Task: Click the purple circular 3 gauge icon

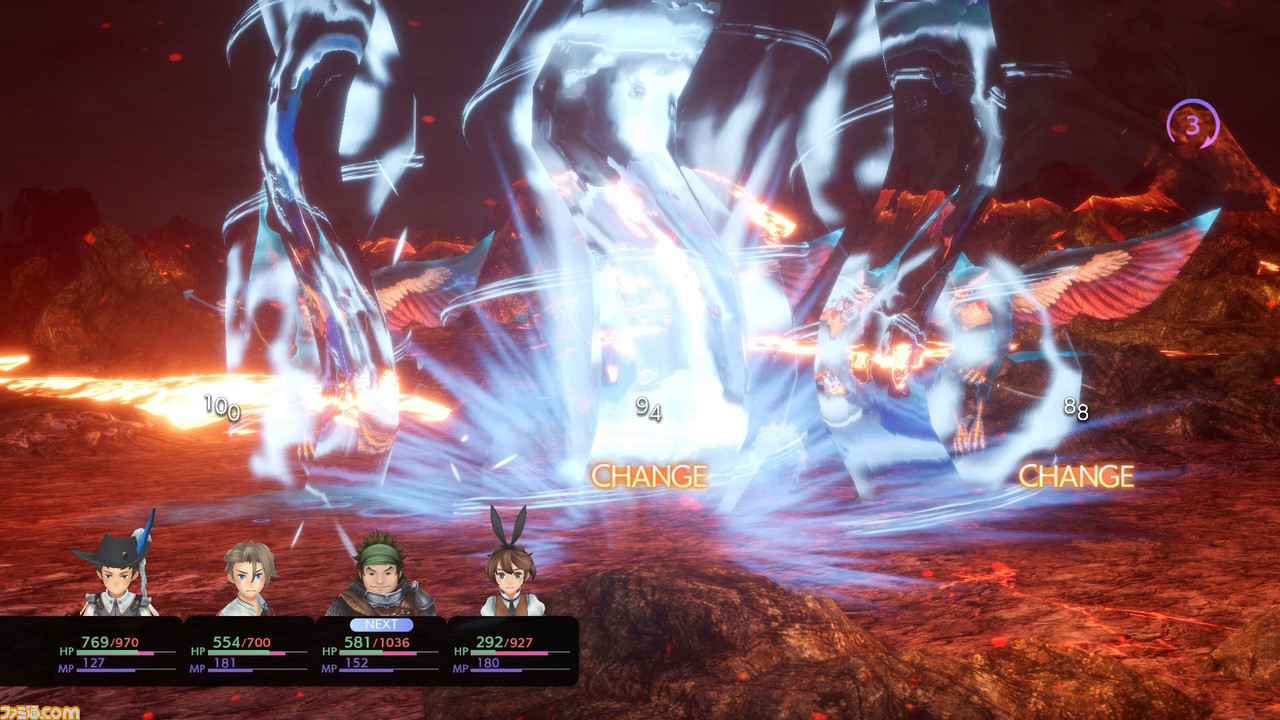Action: click(1192, 126)
